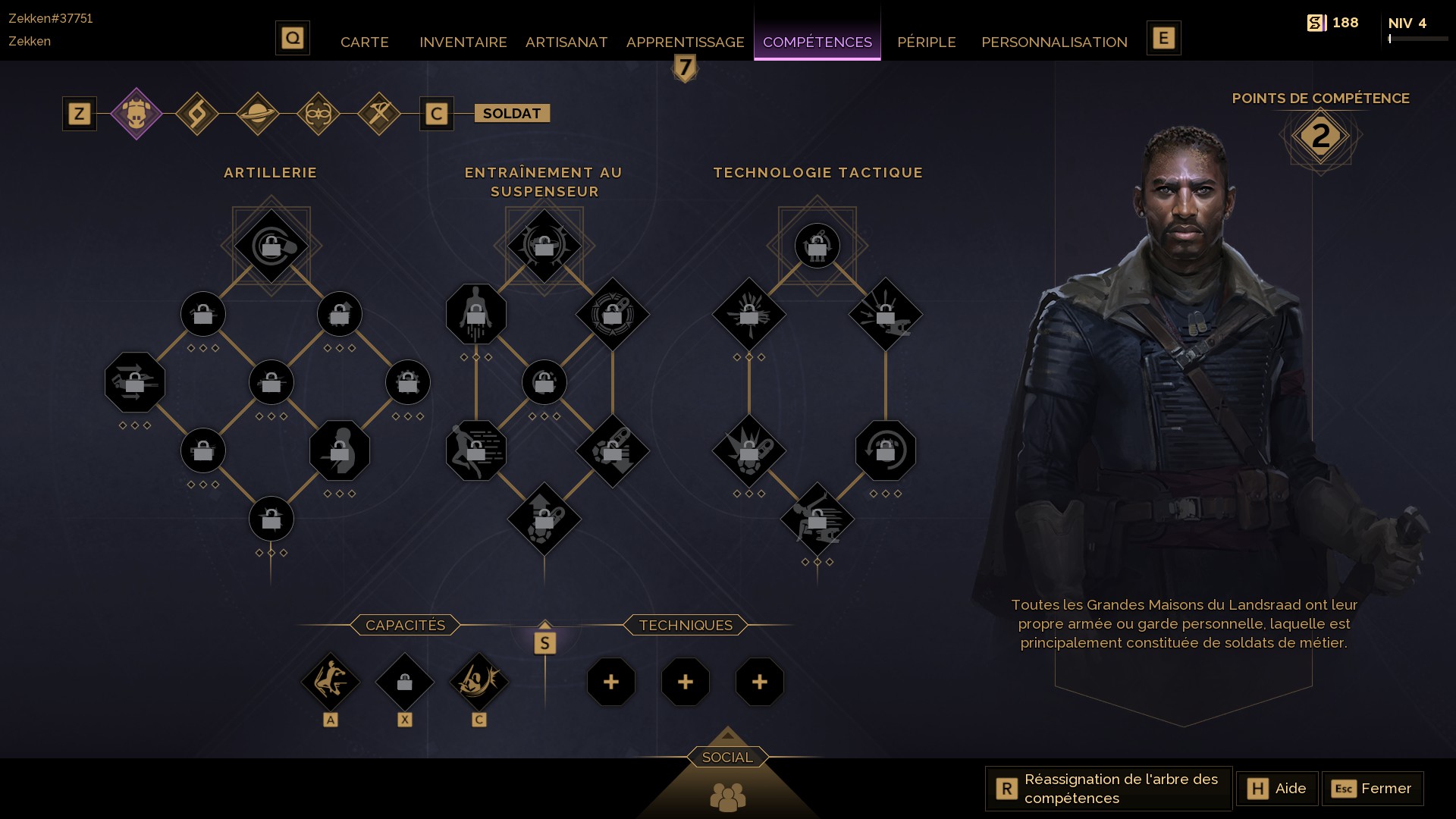Click Réassignation de l'arbre des compétences
This screenshot has height=819, width=1456.
pos(1107,789)
